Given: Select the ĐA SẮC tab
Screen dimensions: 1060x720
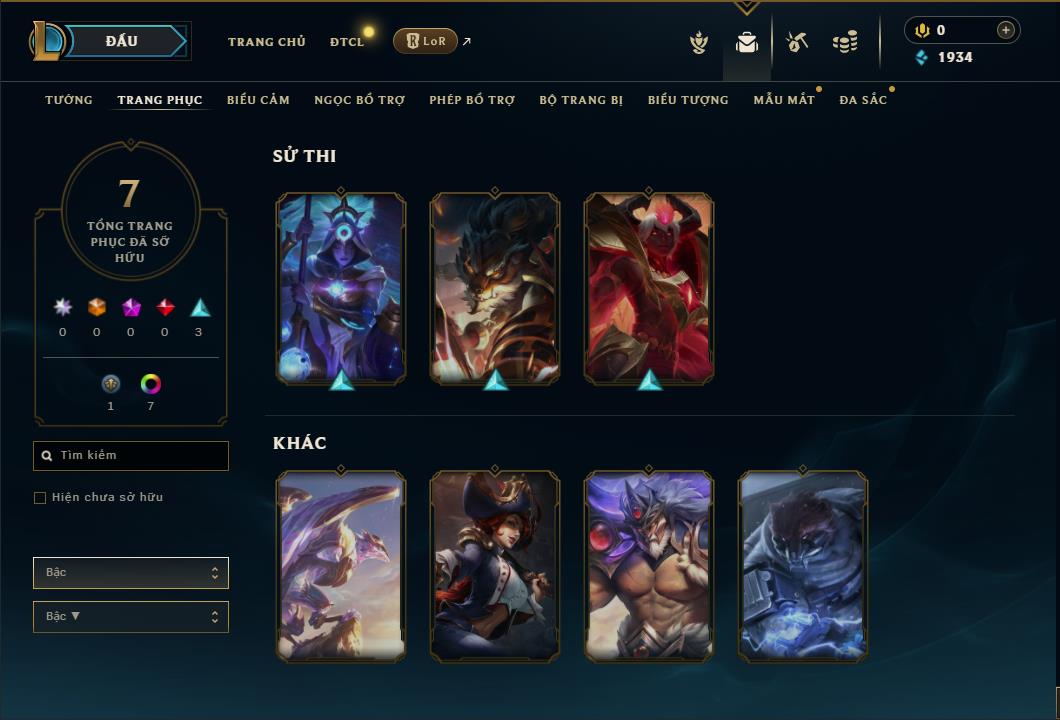Looking at the screenshot, I should coord(863,100).
